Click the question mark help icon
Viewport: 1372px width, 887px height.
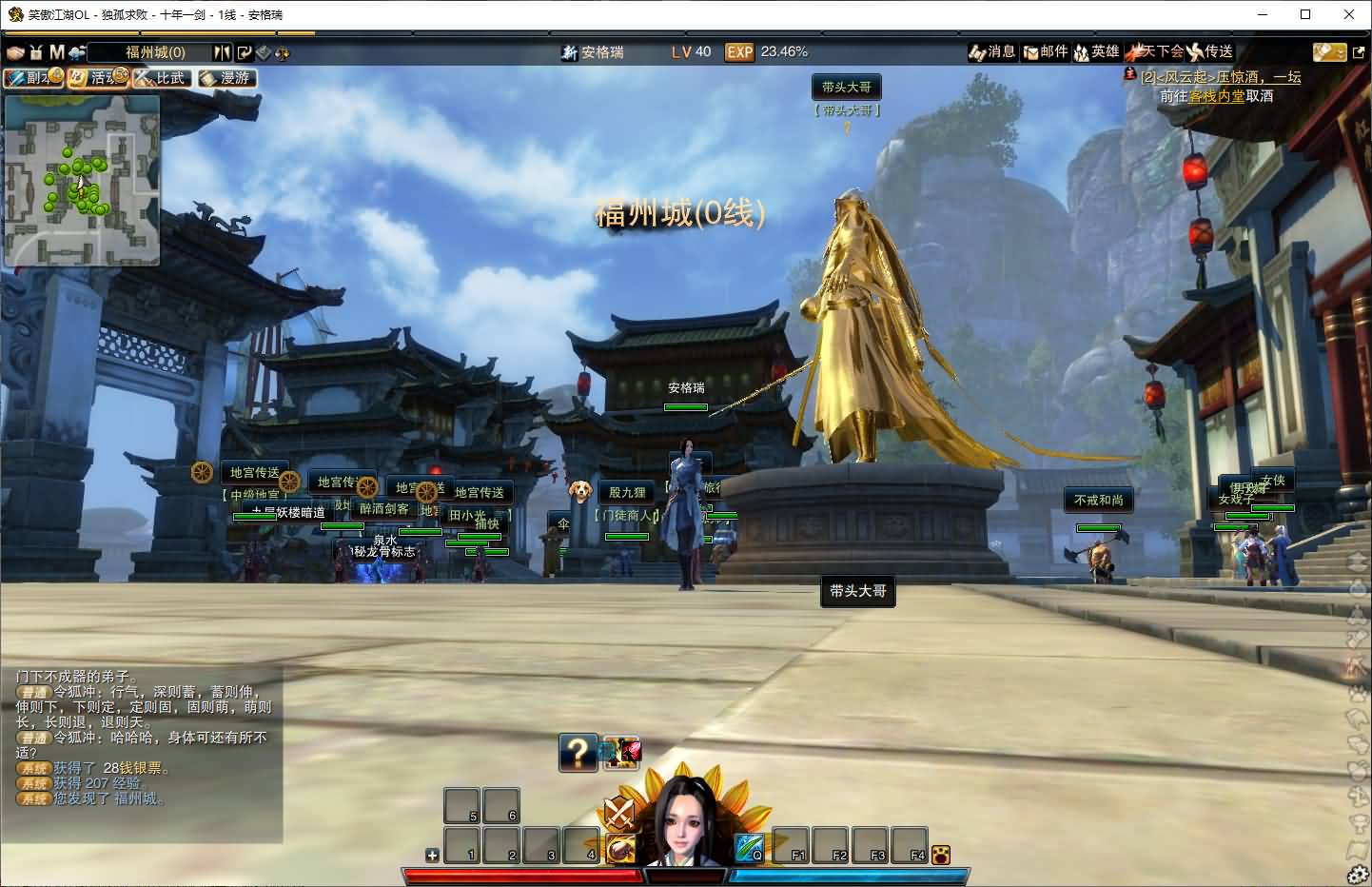pos(578,753)
